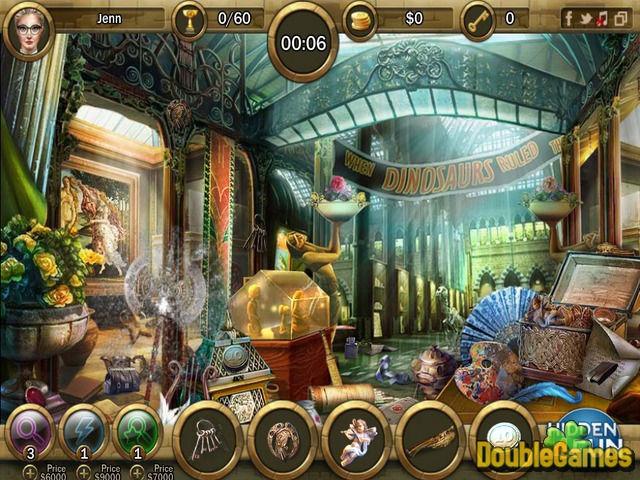
Task: Click the golden key counter icon
Action: 477,18
